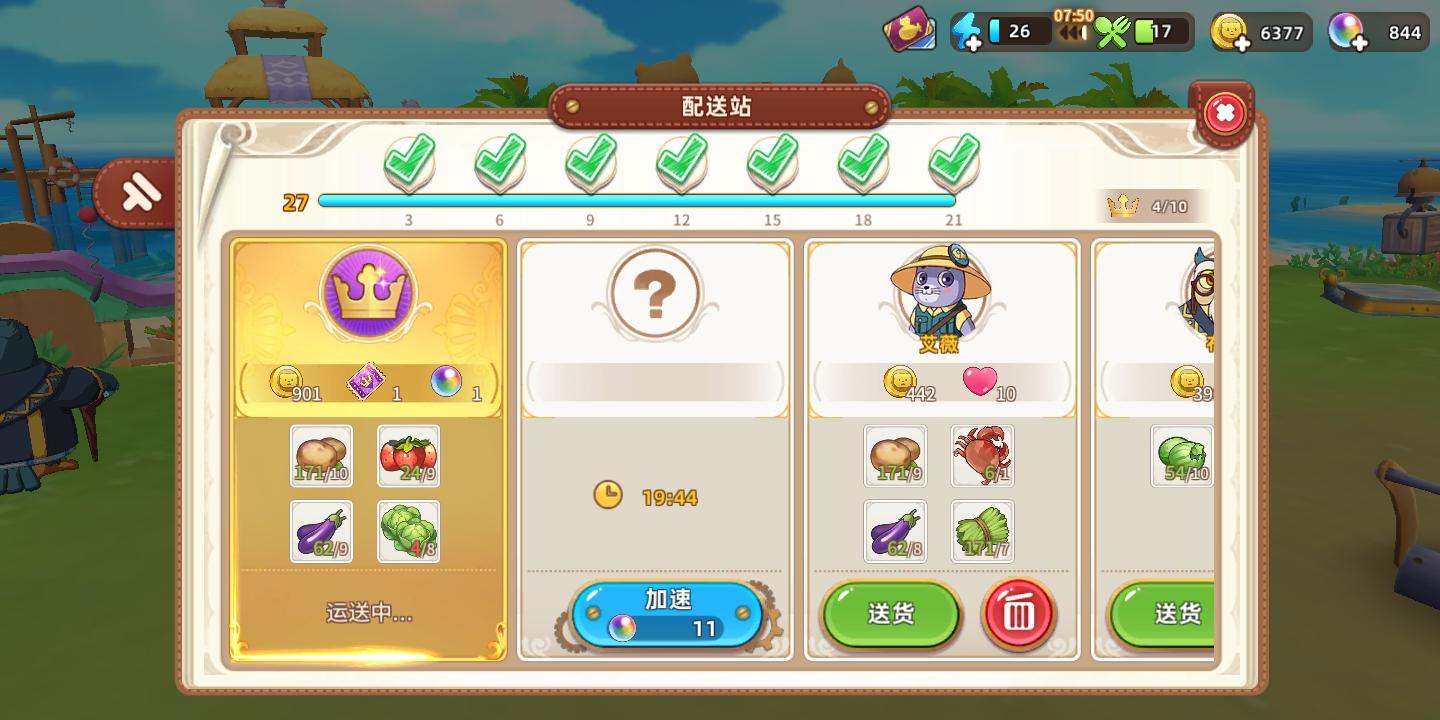
Task: Click the green checkmark above milestone 3
Action: point(408,160)
